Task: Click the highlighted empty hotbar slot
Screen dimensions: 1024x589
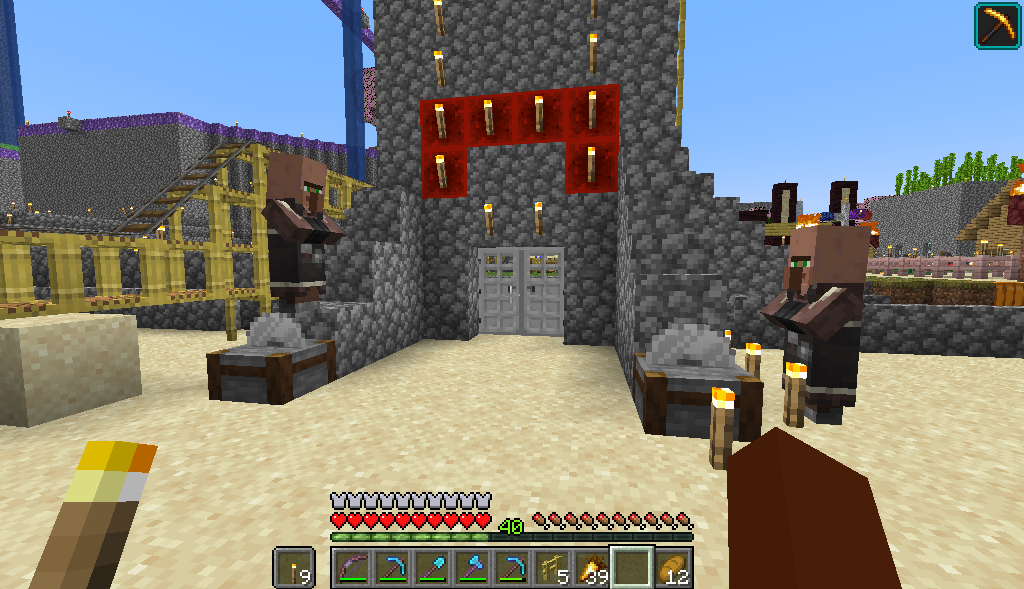Action: (632, 568)
